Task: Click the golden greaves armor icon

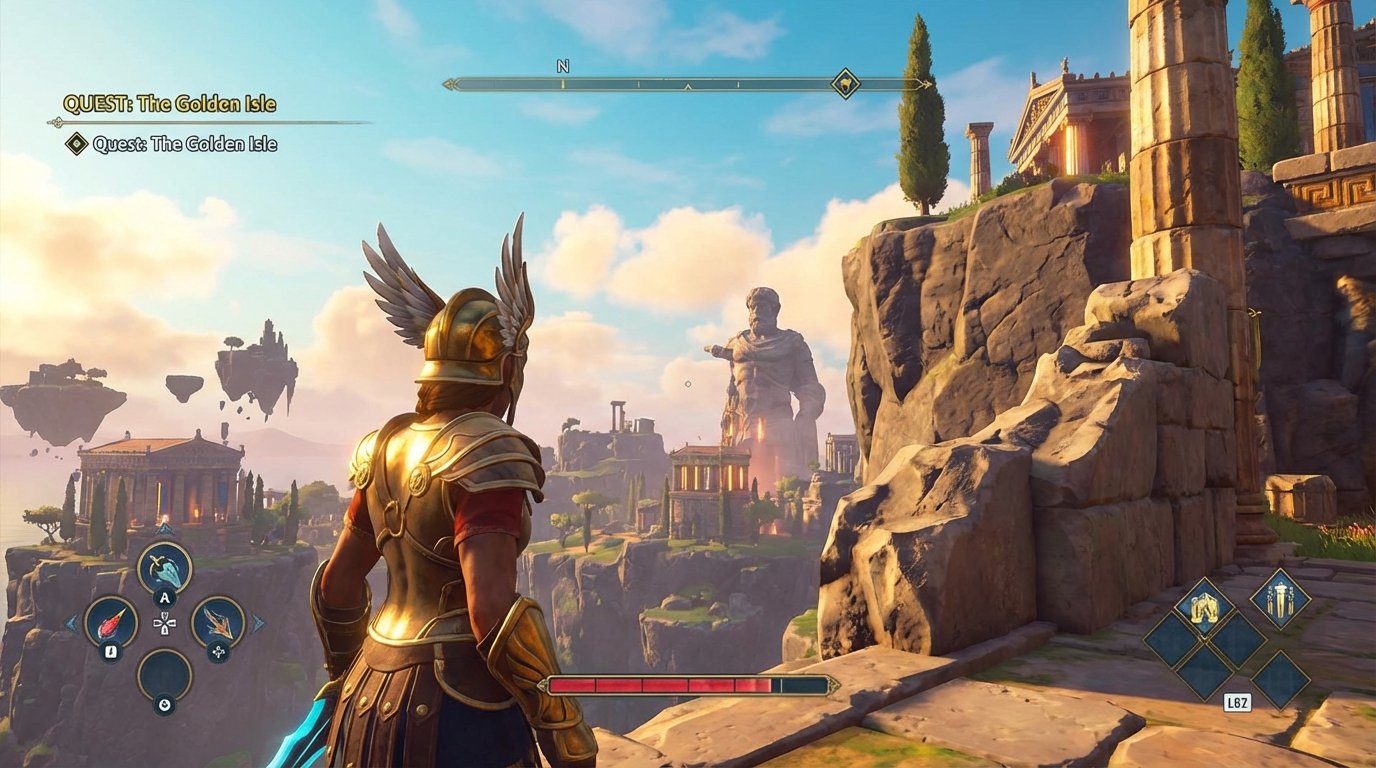Action: pyautogui.click(x=1203, y=607)
